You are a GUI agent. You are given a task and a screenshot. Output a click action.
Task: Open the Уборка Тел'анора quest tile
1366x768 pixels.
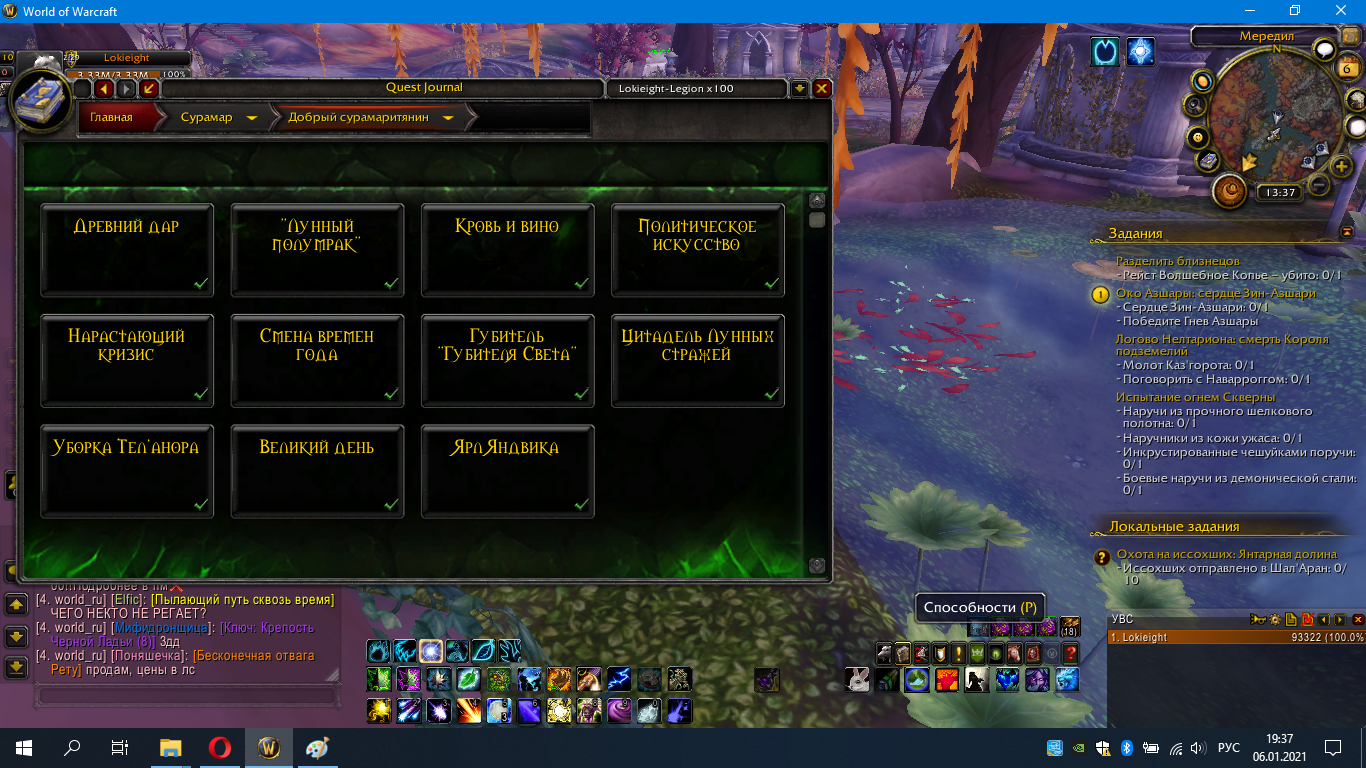pos(127,471)
